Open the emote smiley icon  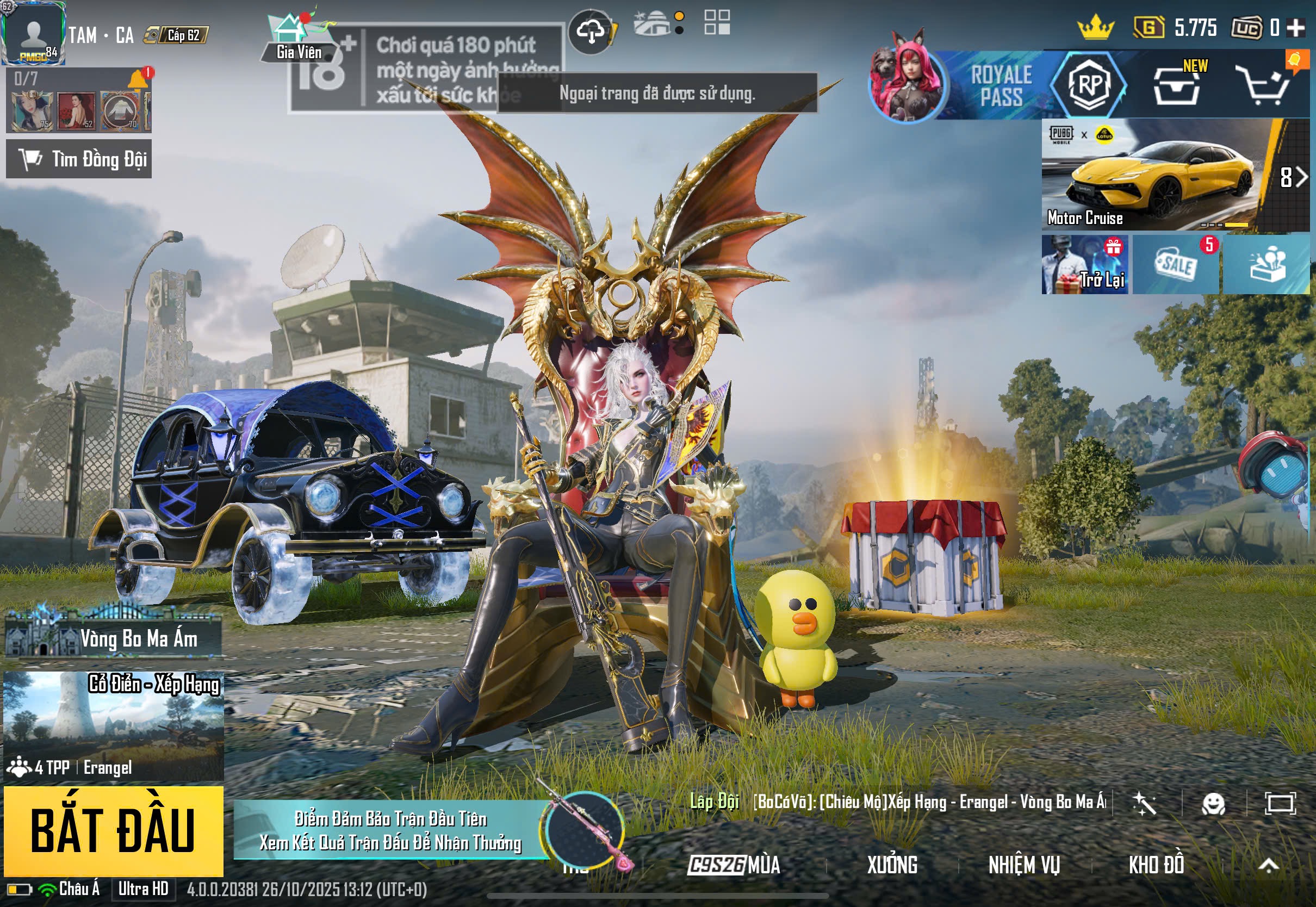(x=1213, y=804)
